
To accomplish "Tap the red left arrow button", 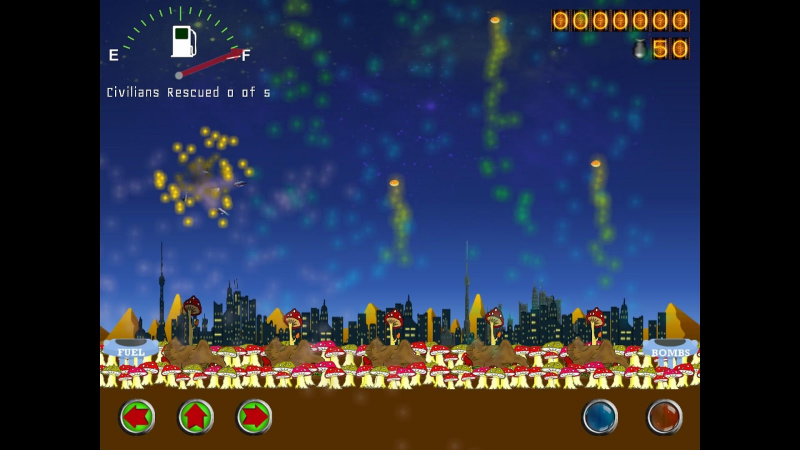I will [x=137, y=416].
